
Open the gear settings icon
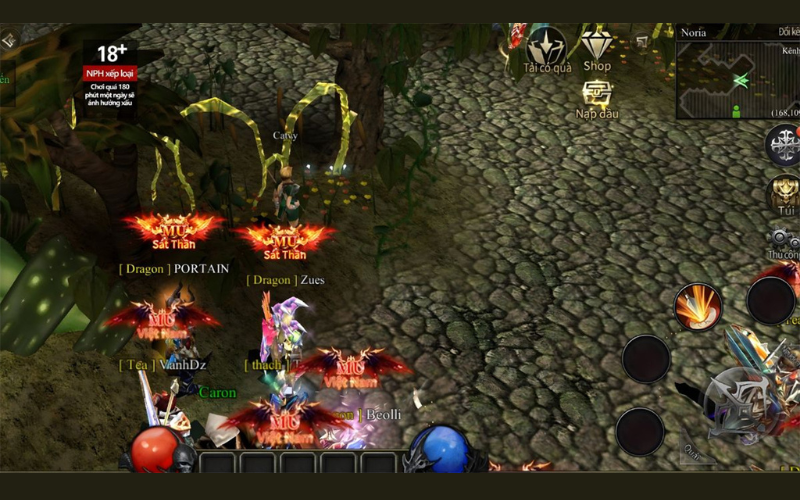[x=784, y=238]
